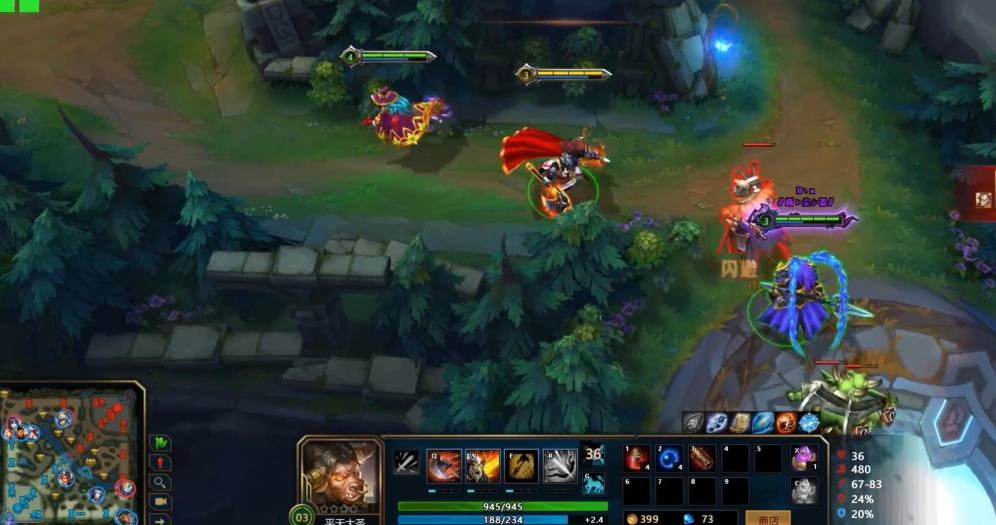Use the red health potion in slot 1
The height and width of the screenshot is (525, 996).
point(638,458)
